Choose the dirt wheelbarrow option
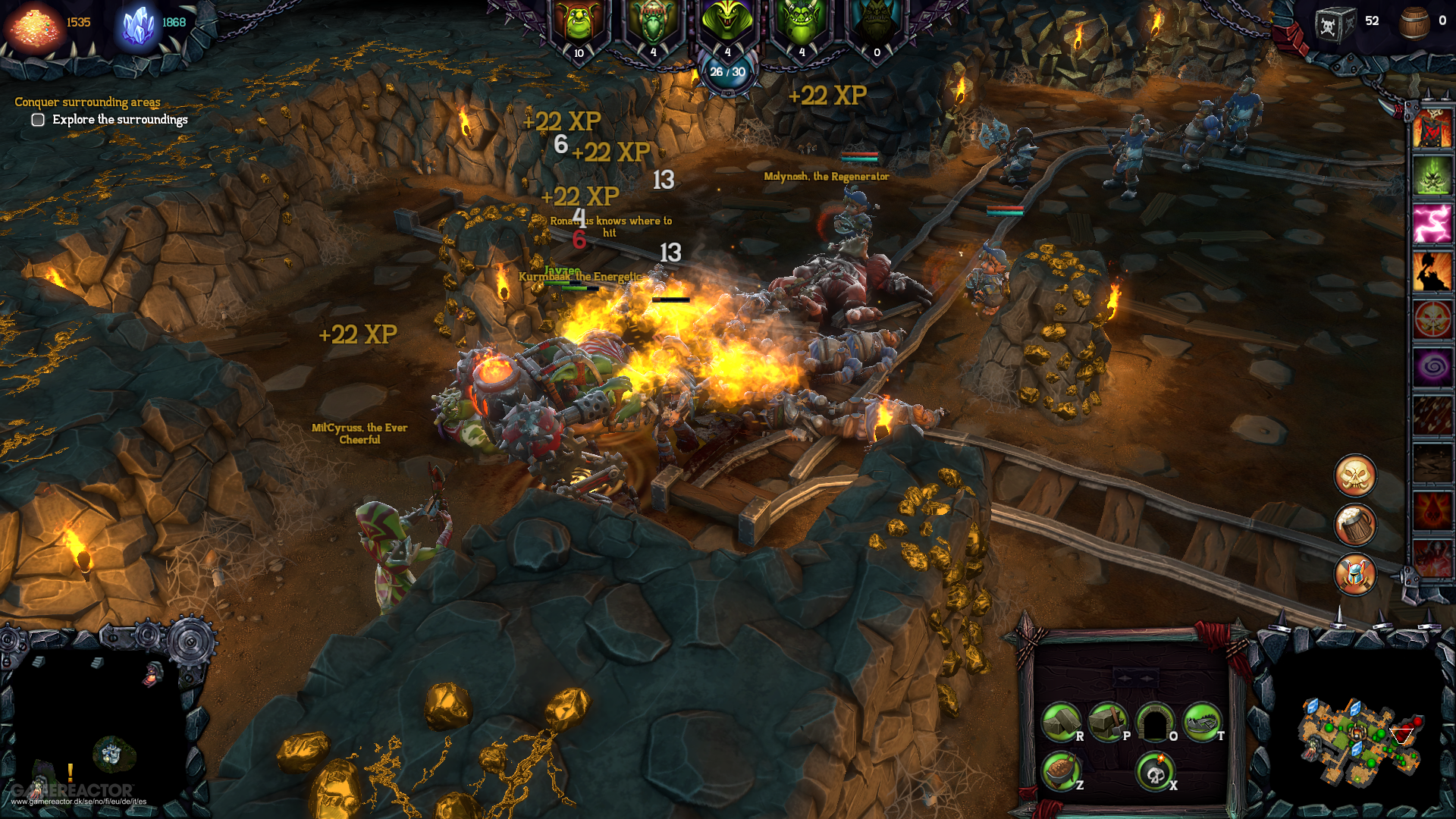 coord(1060,771)
